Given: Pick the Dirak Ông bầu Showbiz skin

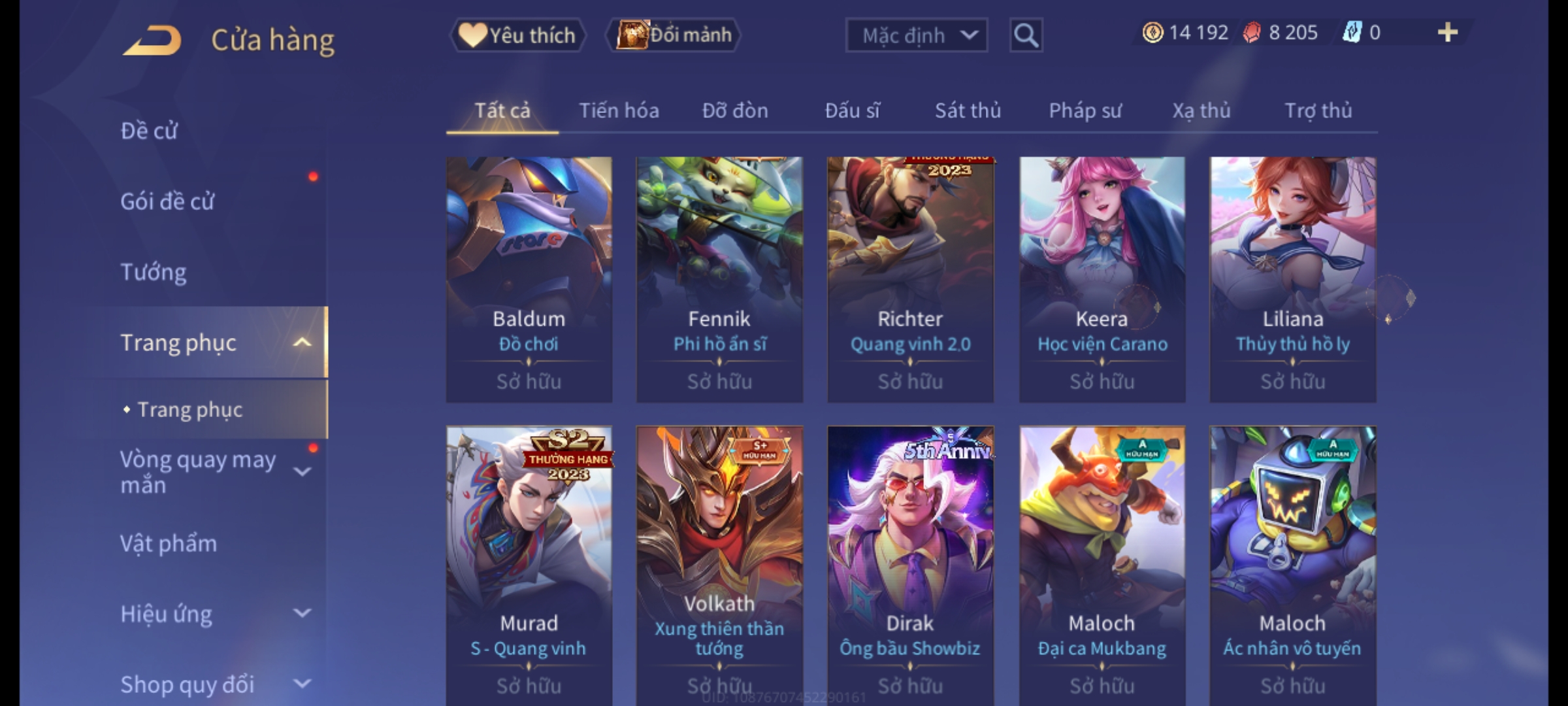Looking at the screenshot, I should pyautogui.click(x=910, y=565).
